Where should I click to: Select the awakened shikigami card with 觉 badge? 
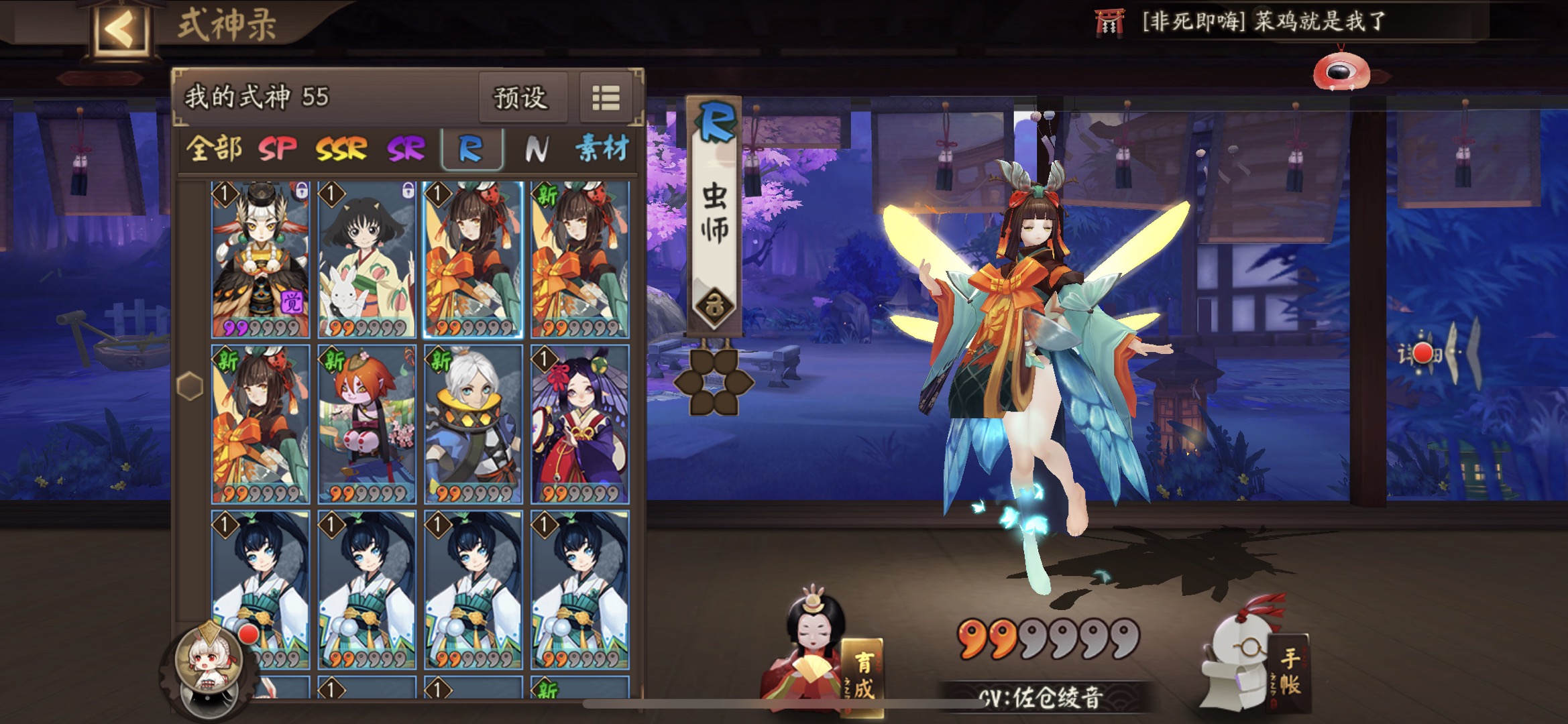[260, 260]
